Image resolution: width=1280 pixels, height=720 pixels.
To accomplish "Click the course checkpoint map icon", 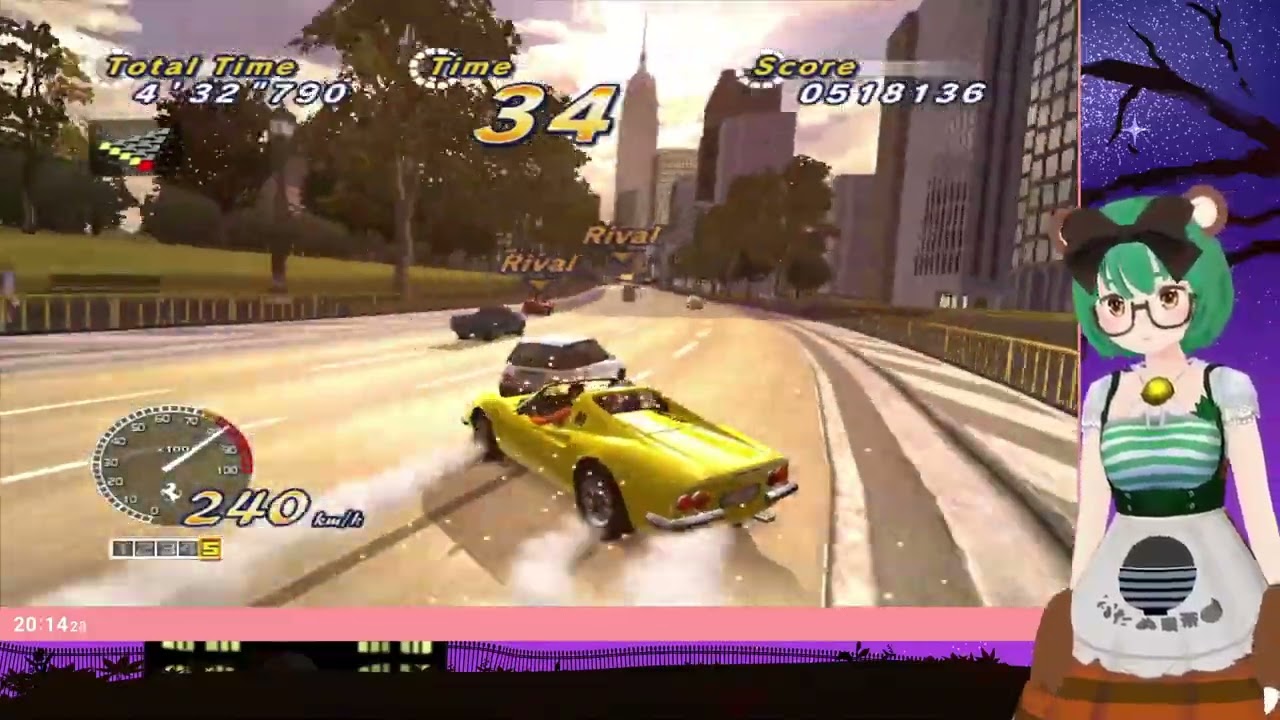I will (130, 148).
